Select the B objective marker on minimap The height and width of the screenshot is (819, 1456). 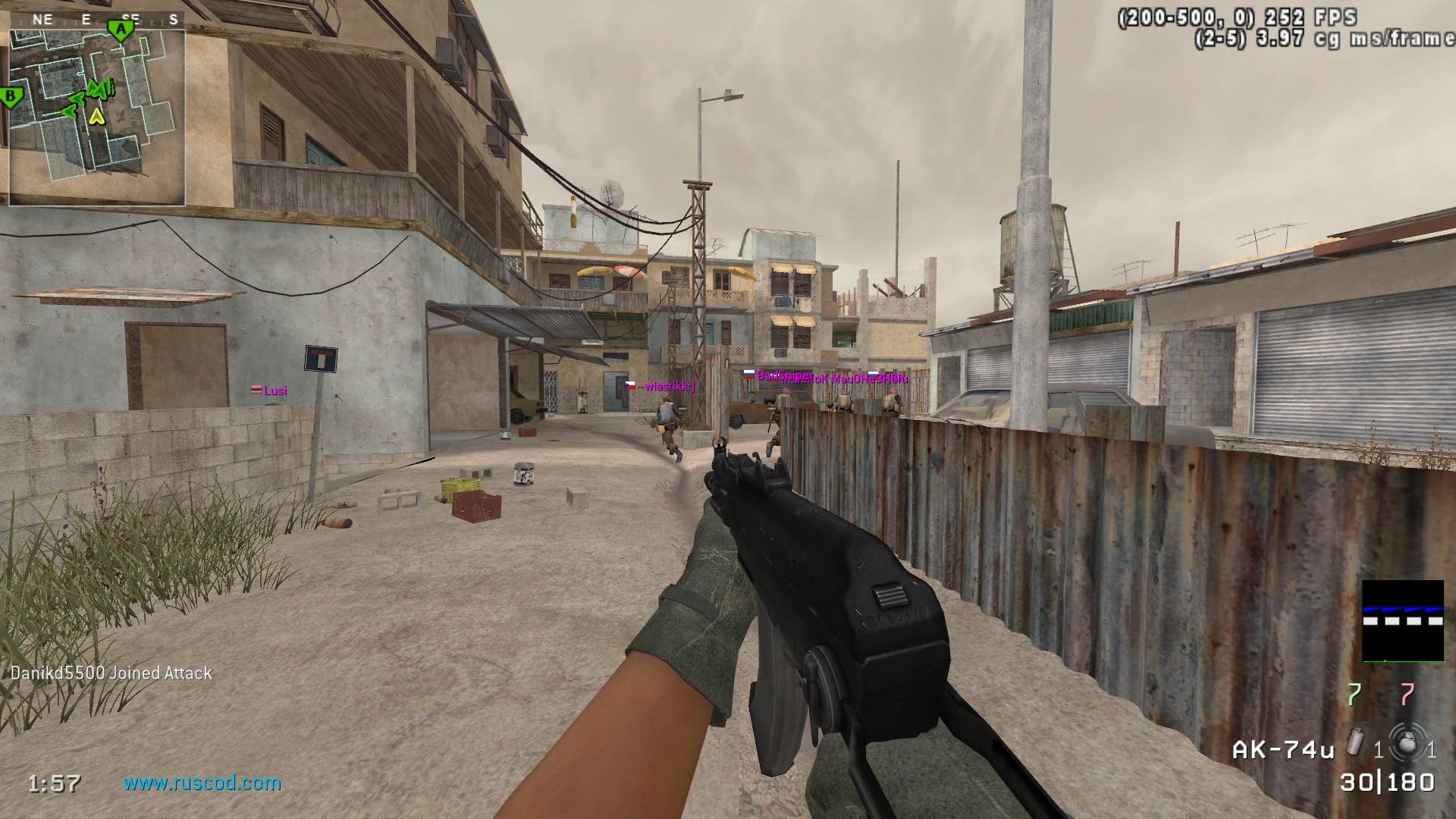pyautogui.click(x=11, y=97)
